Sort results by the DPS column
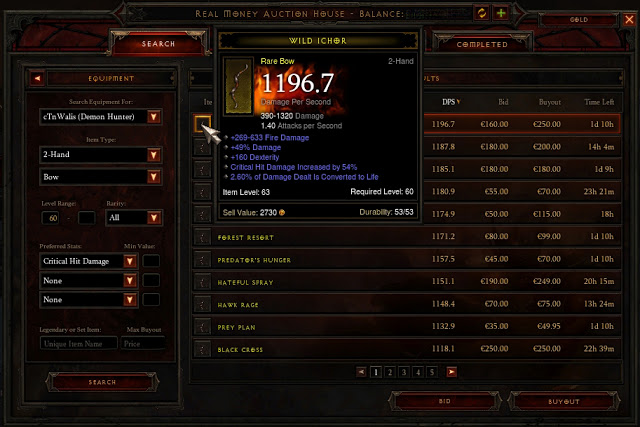This screenshot has width=640, height=427. click(x=450, y=101)
